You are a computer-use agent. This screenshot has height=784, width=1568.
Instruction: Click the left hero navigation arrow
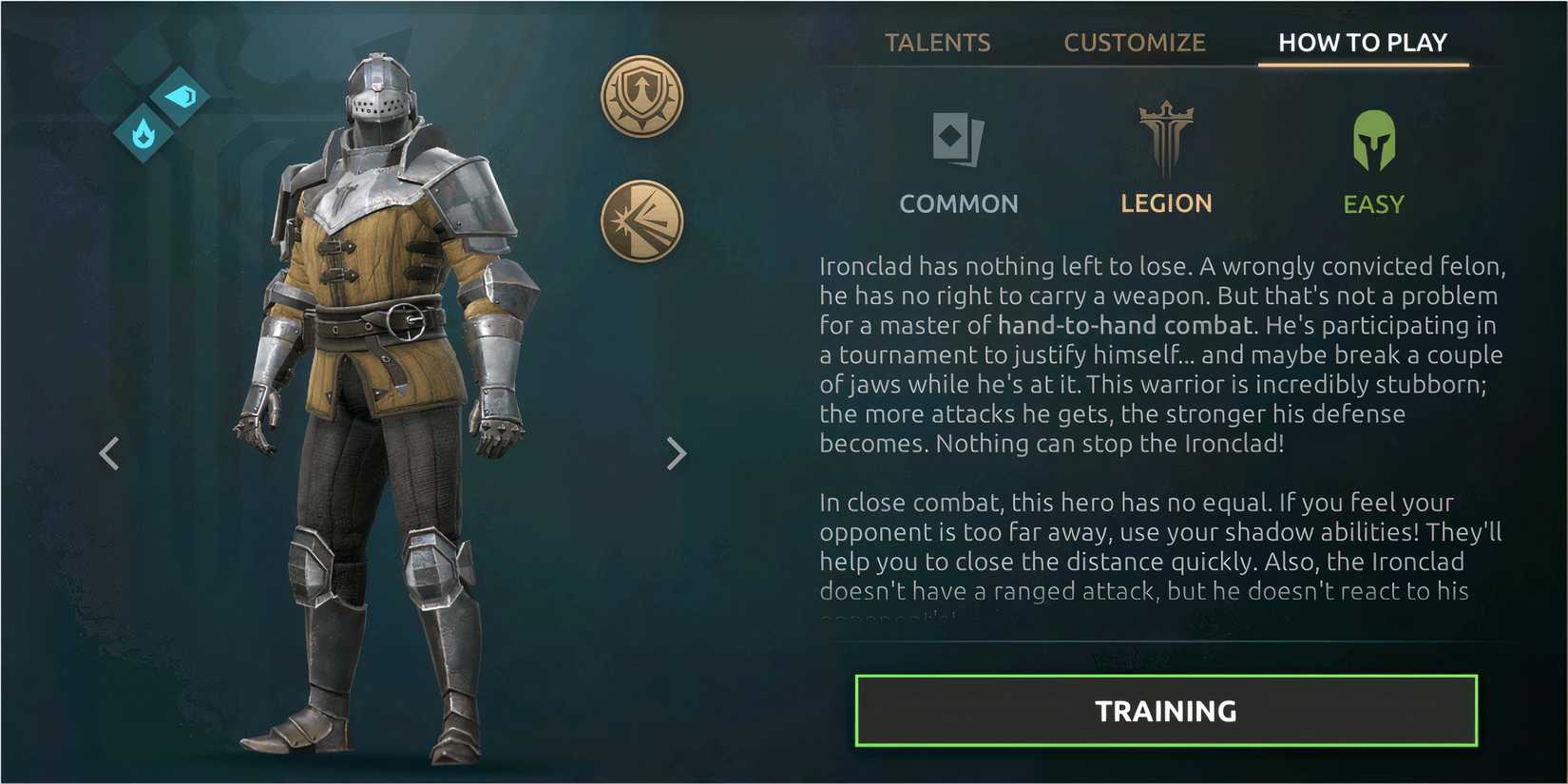coord(110,453)
